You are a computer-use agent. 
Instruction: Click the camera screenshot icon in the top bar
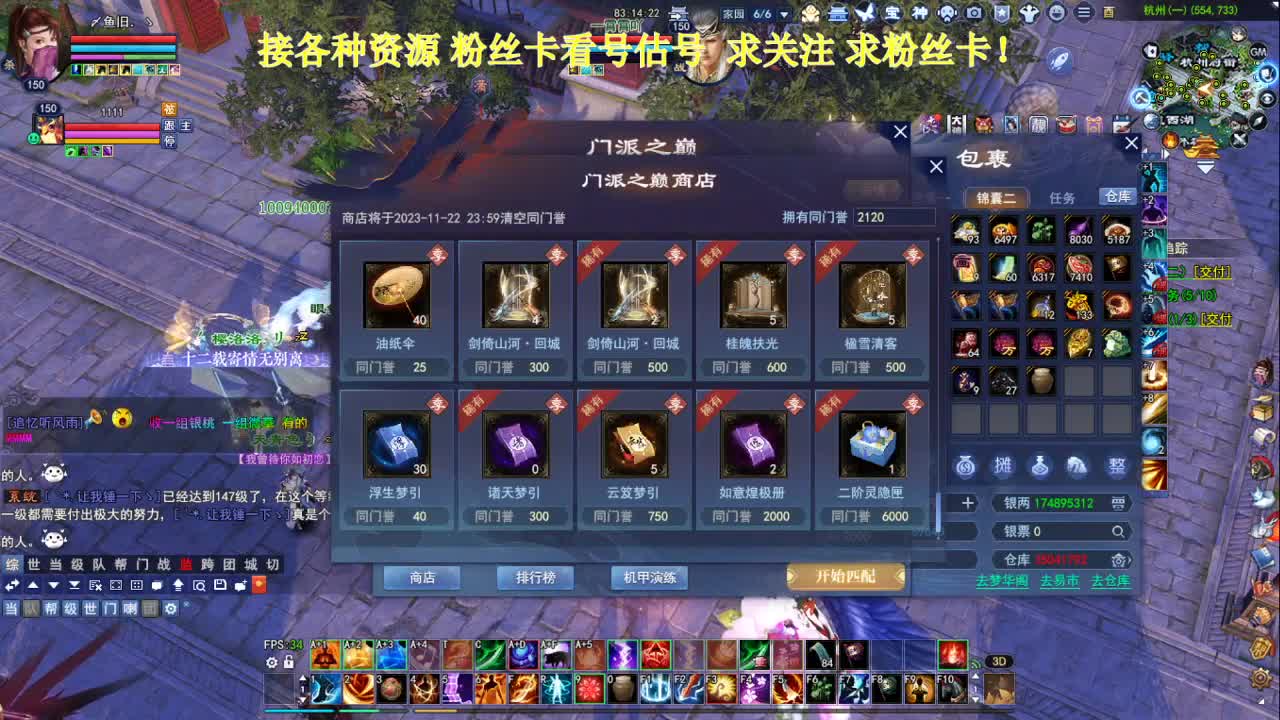tap(974, 13)
